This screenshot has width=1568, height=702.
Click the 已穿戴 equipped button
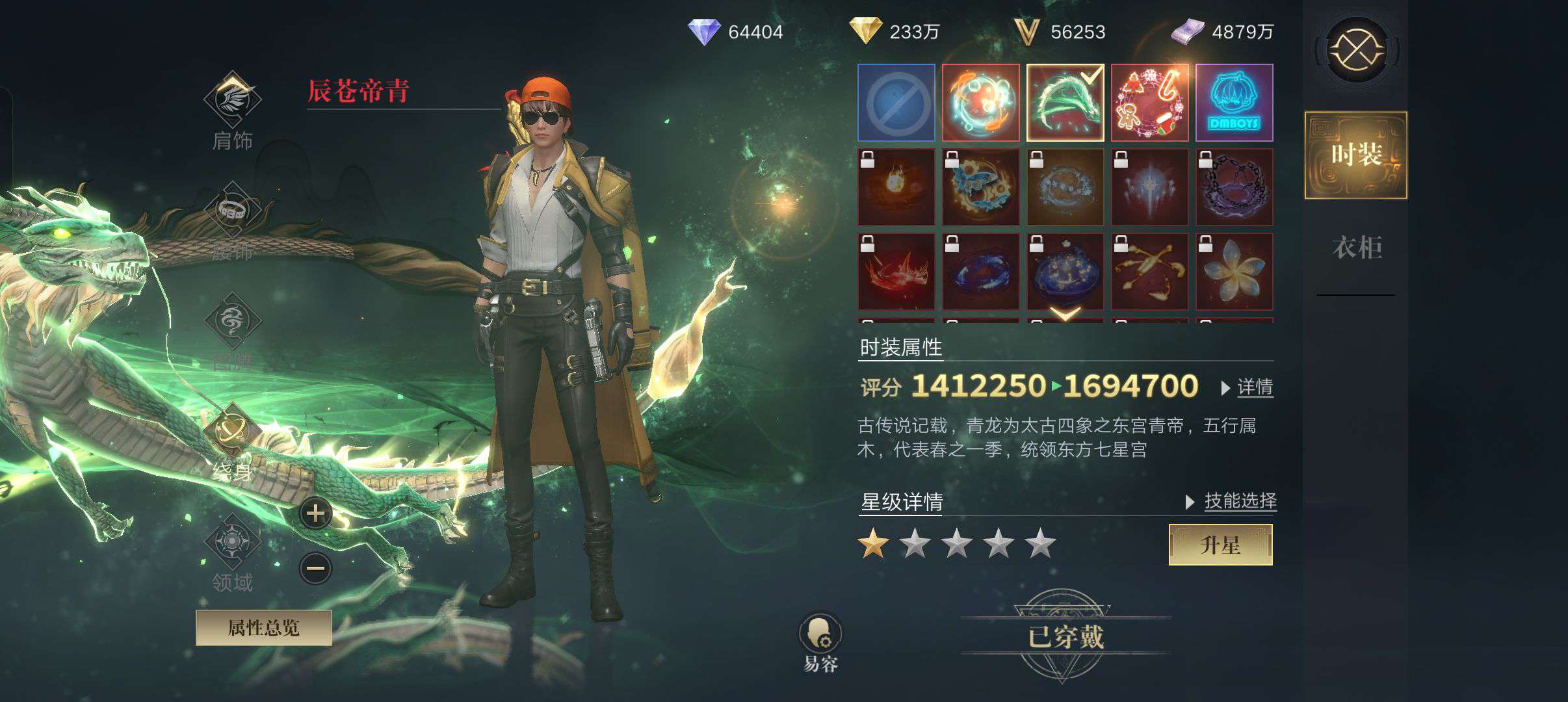tap(1065, 636)
